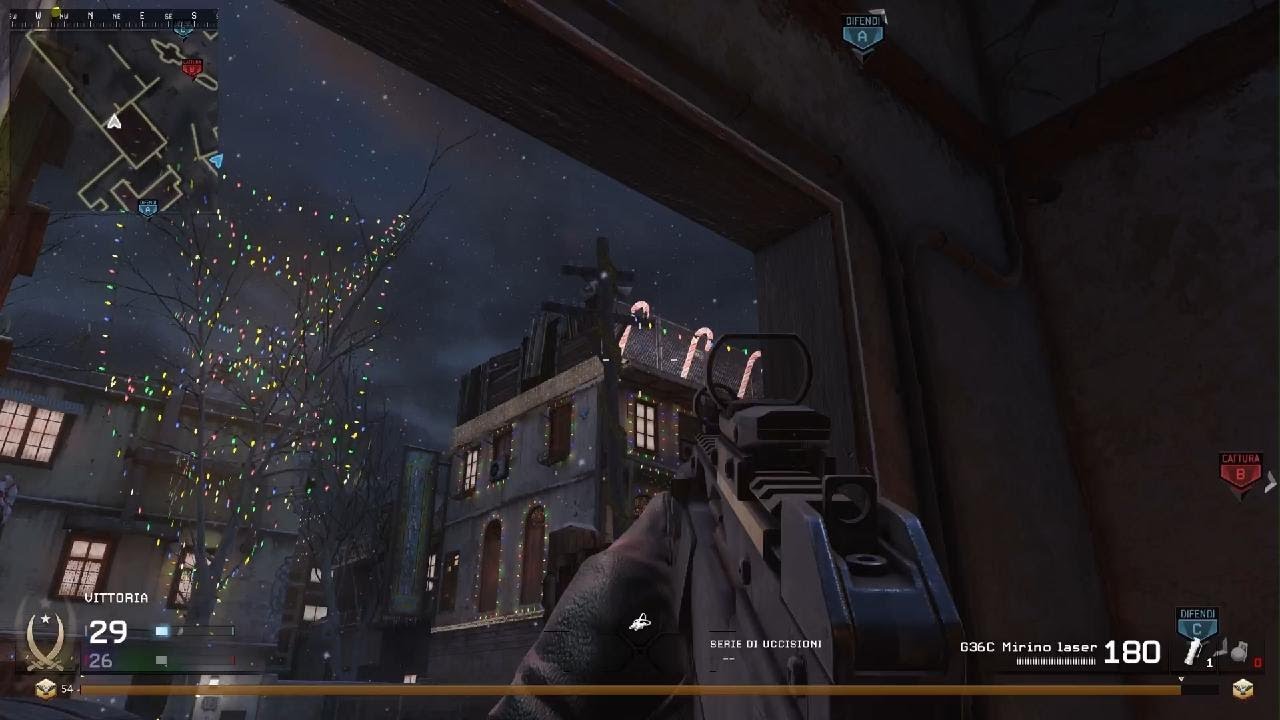
Task: Select the next rank badge at the XP bar's end
Action: 1242,688
